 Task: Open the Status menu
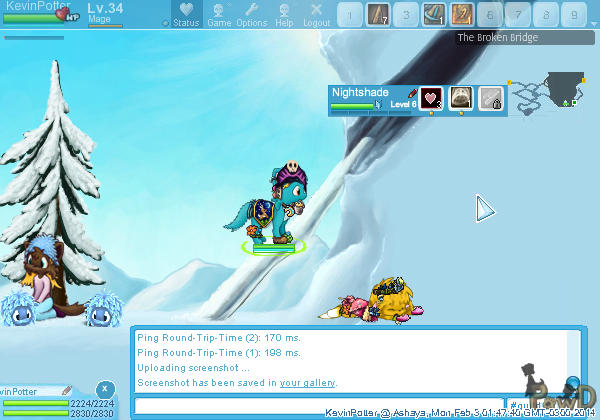pyautogui.click(x=185, y=14)
